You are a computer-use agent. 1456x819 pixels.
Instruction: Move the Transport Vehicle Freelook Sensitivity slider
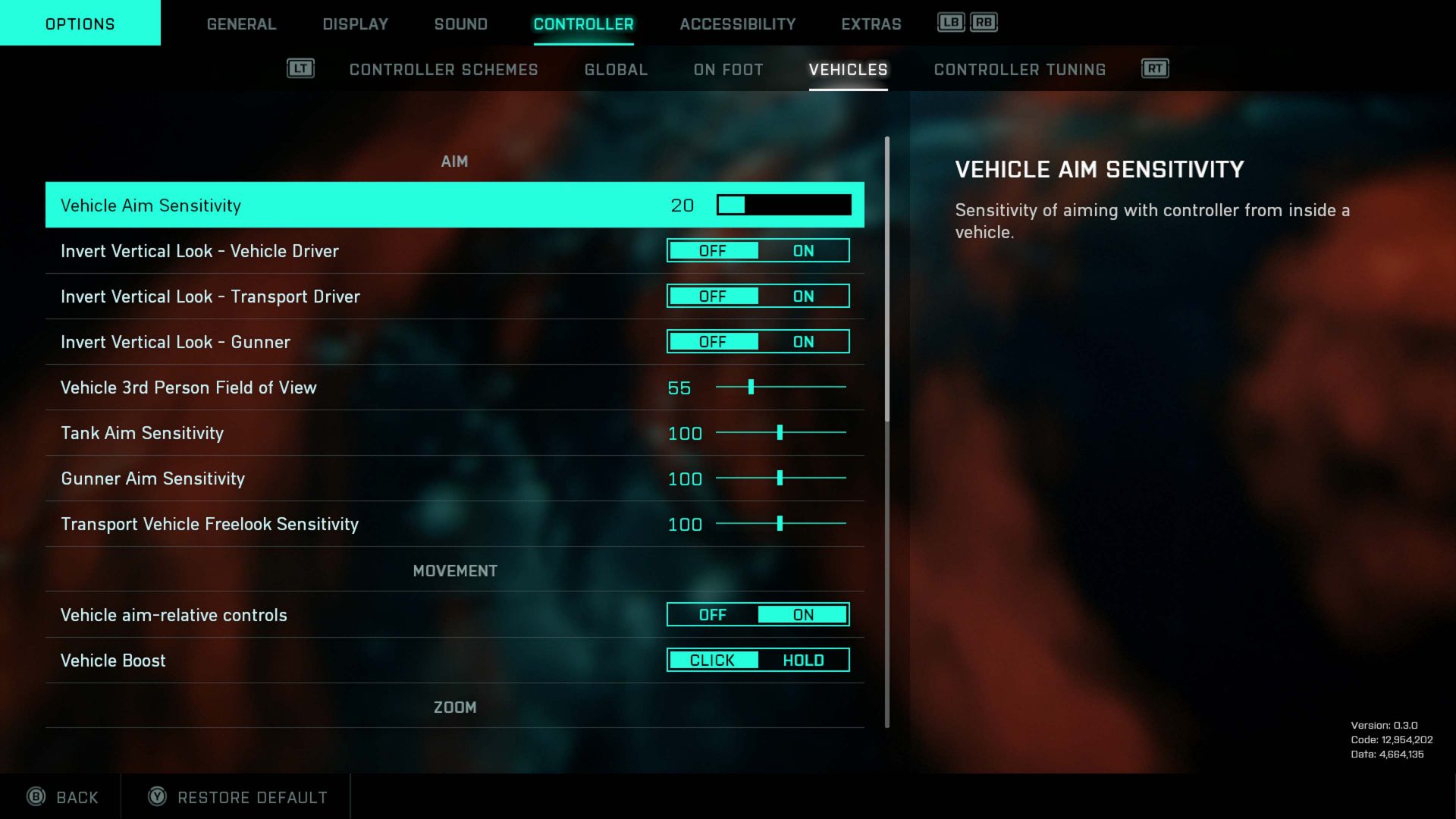tap(780, 524)
